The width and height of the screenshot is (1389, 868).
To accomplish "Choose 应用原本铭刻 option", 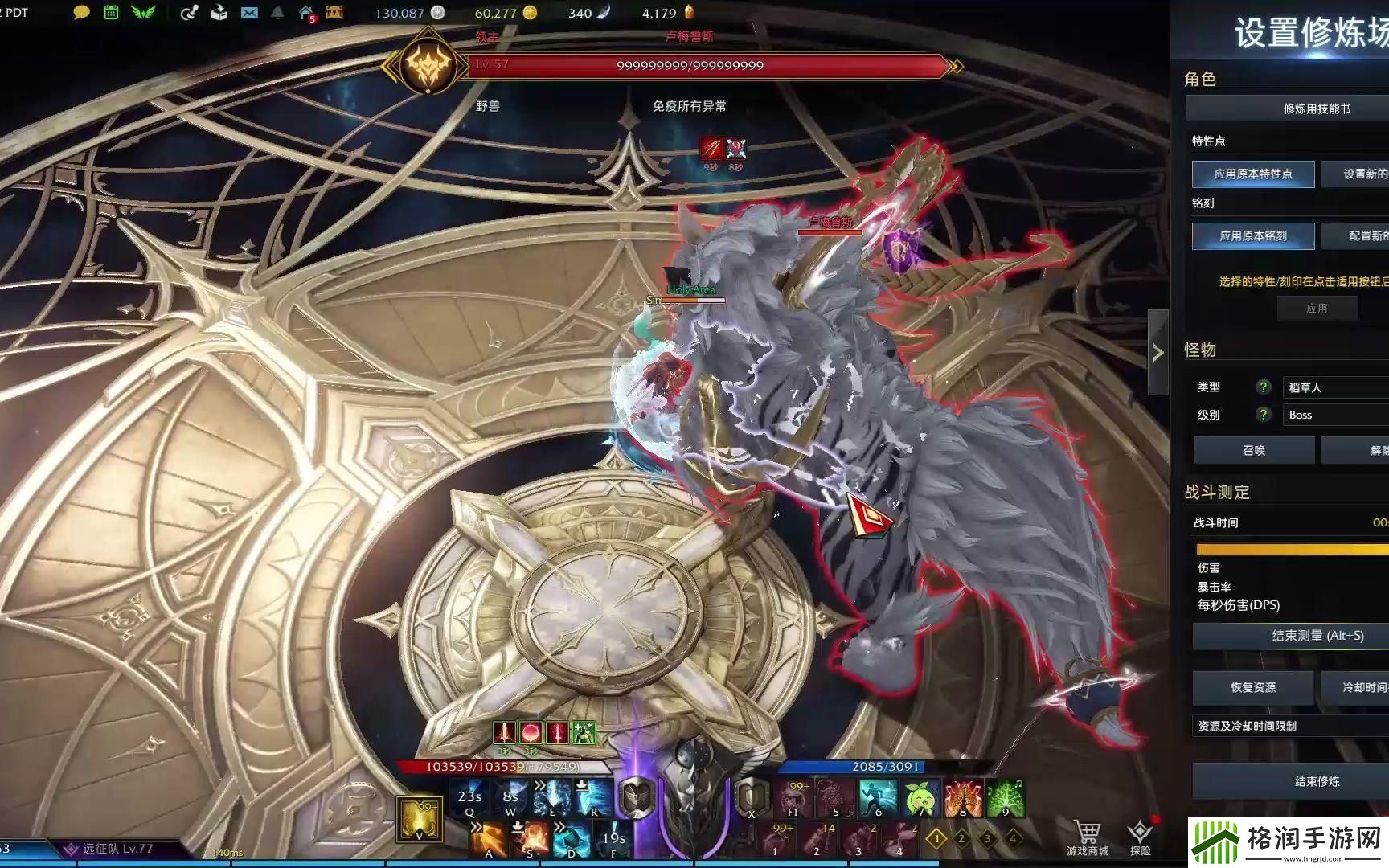I will click(x=1252, y=235).
